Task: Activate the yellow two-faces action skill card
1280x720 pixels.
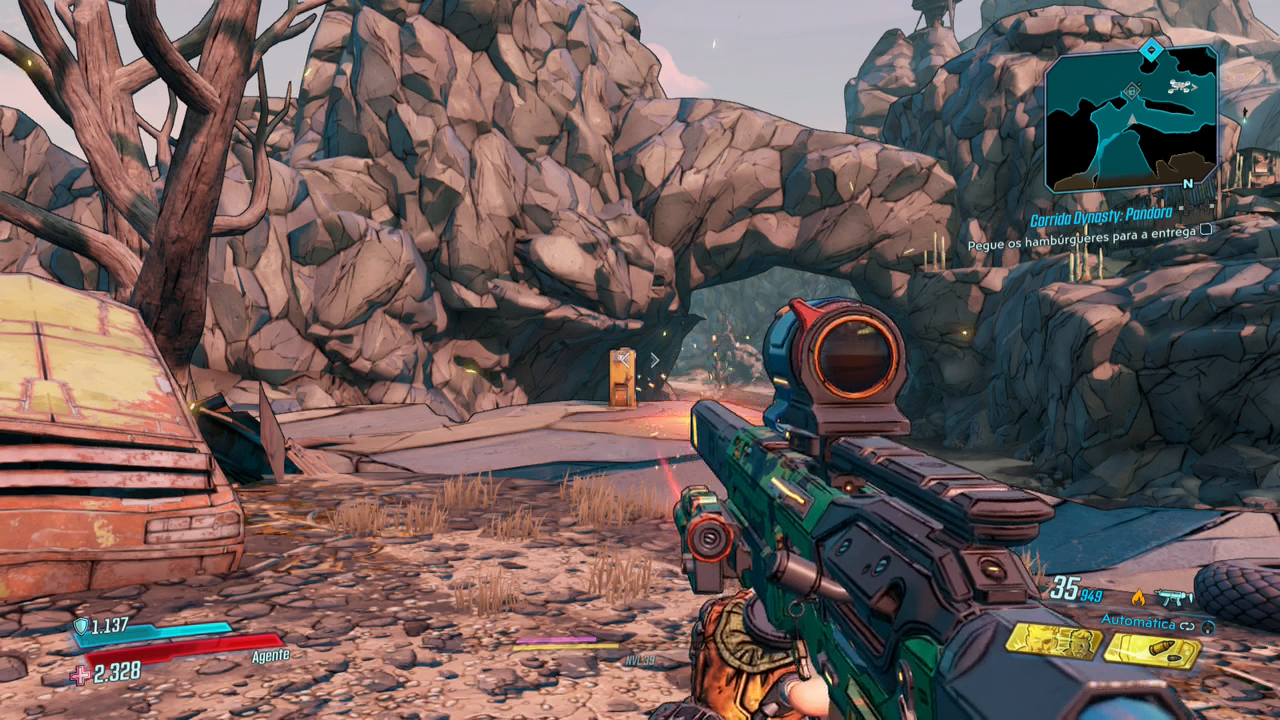Action: pyautogui.click(x=1053, y=642)
